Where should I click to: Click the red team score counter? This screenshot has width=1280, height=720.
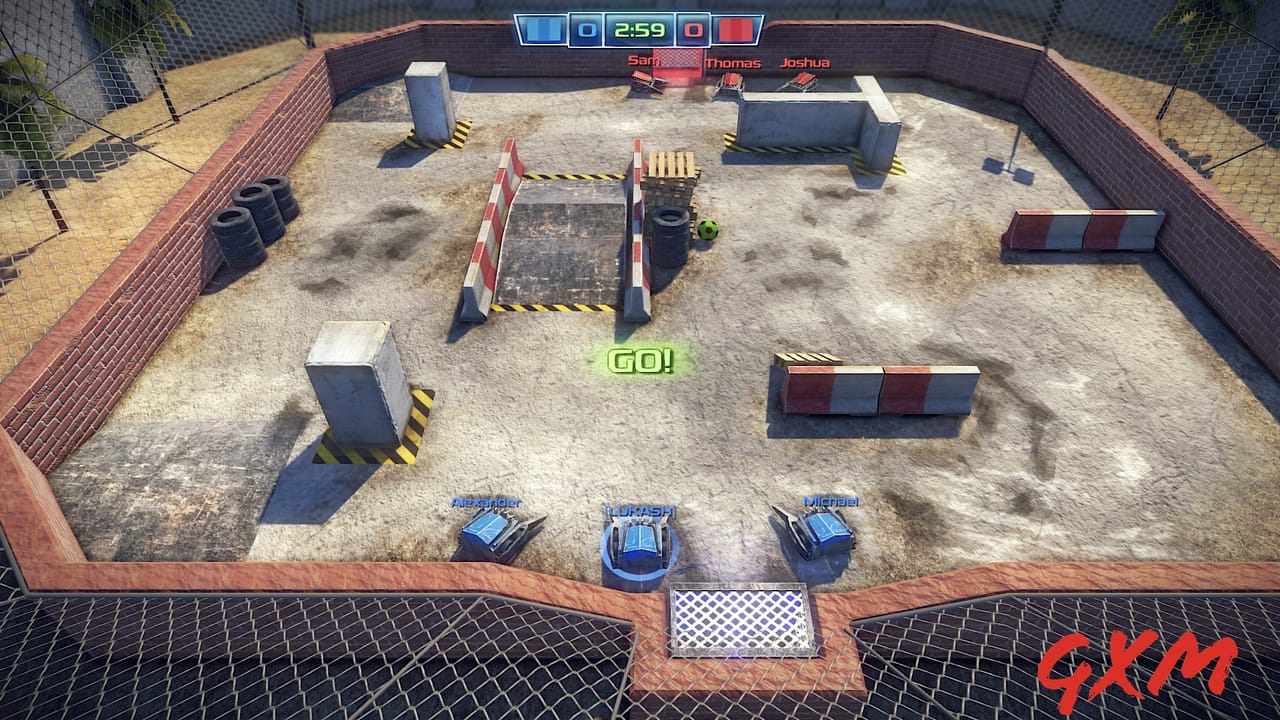click(692, 31)
